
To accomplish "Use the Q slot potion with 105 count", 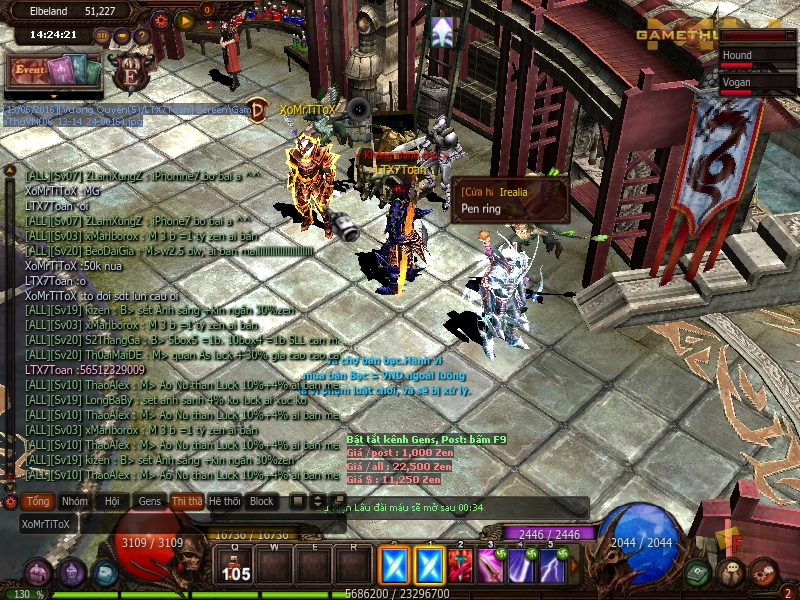I will click(237, 567).
